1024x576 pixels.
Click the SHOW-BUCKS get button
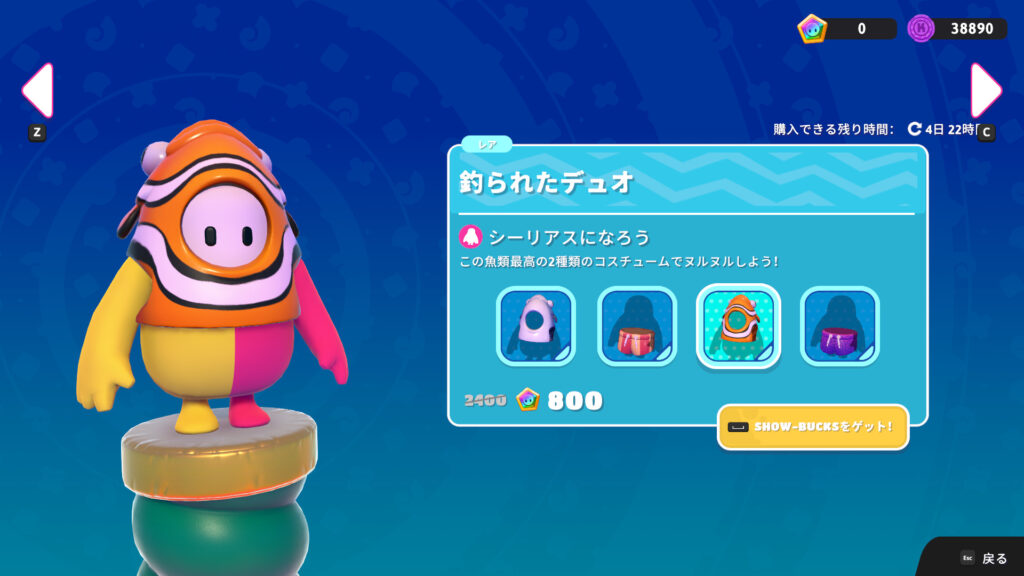click(813, 428)
